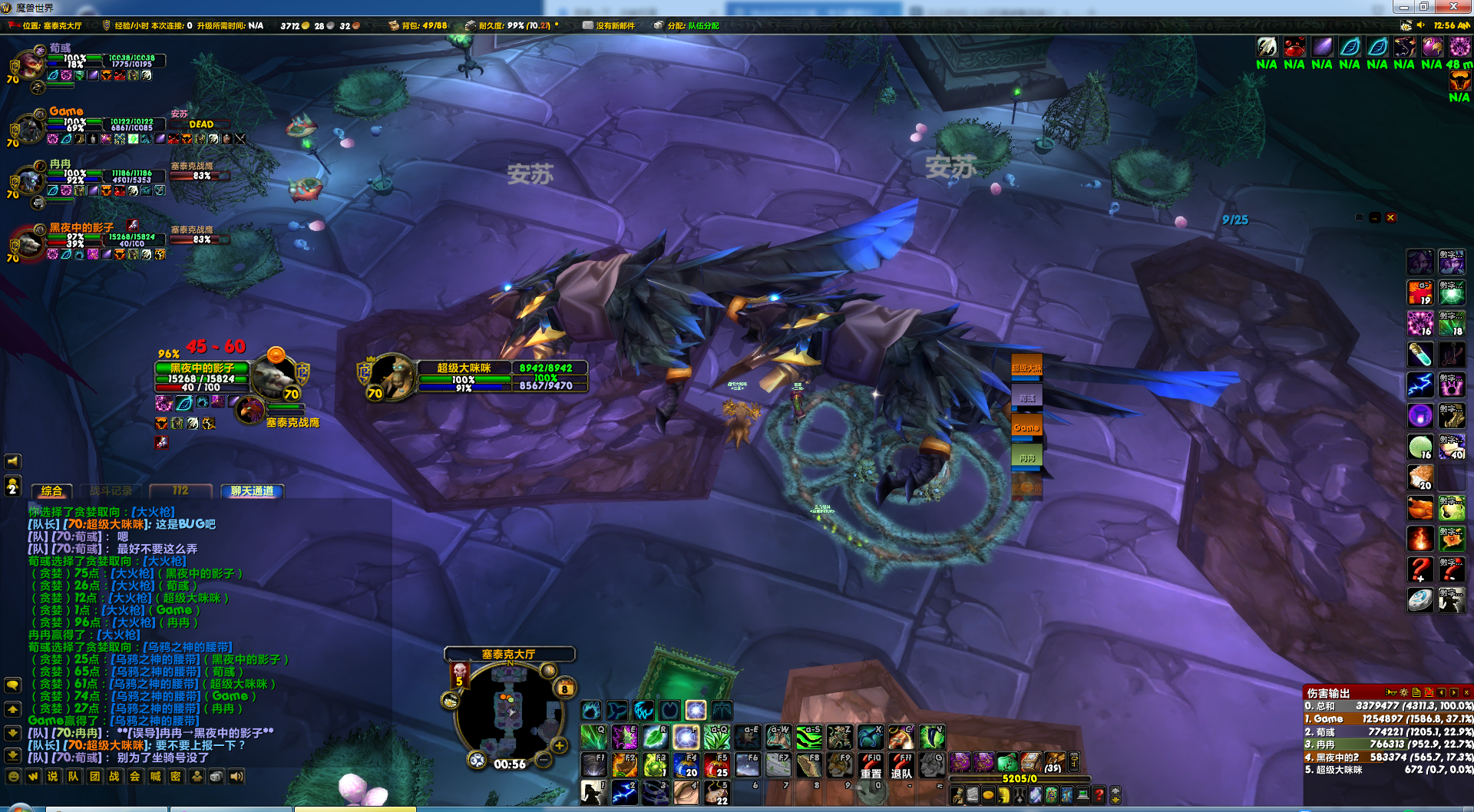
Task: Mute chat via the speaker icon
Action: pos(238,777)
